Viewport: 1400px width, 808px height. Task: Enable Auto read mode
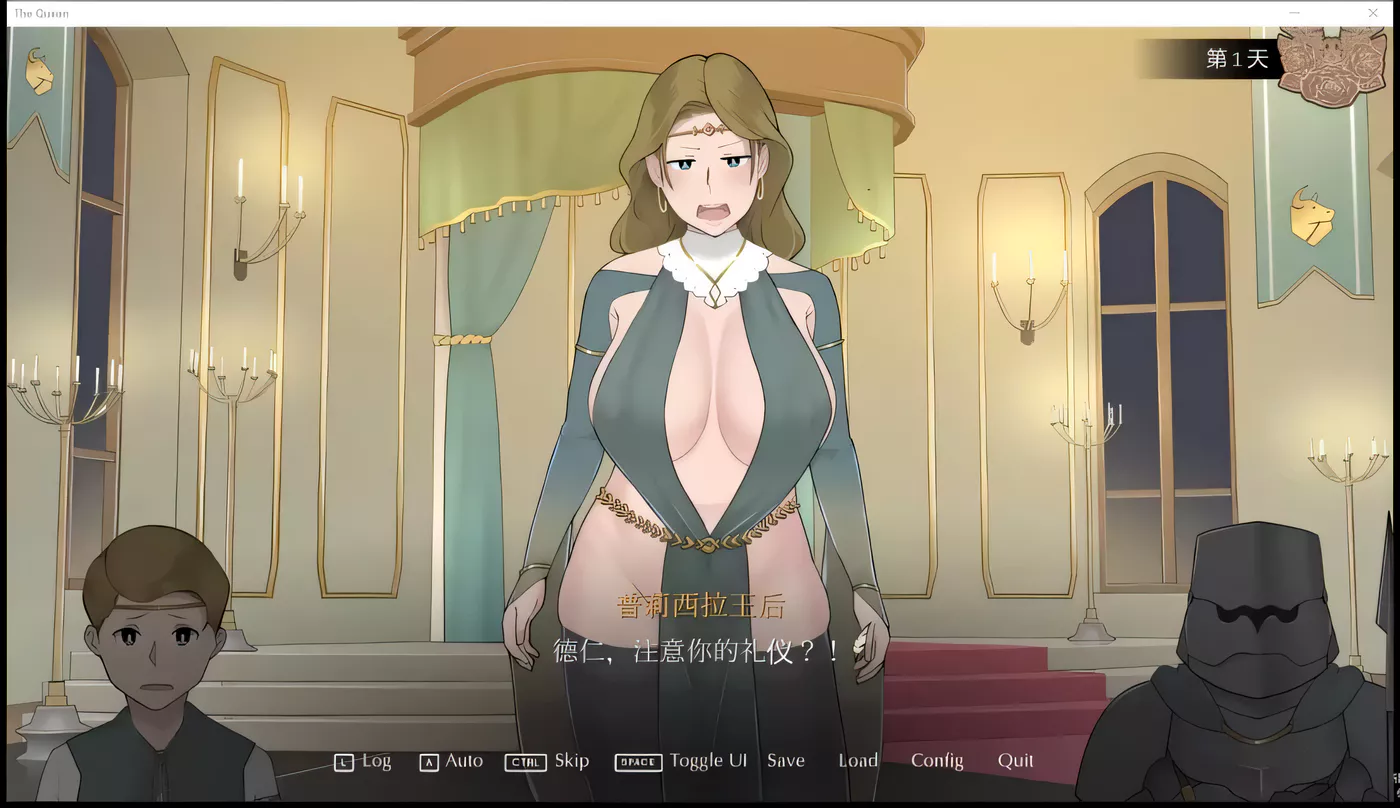click(463, 761)
